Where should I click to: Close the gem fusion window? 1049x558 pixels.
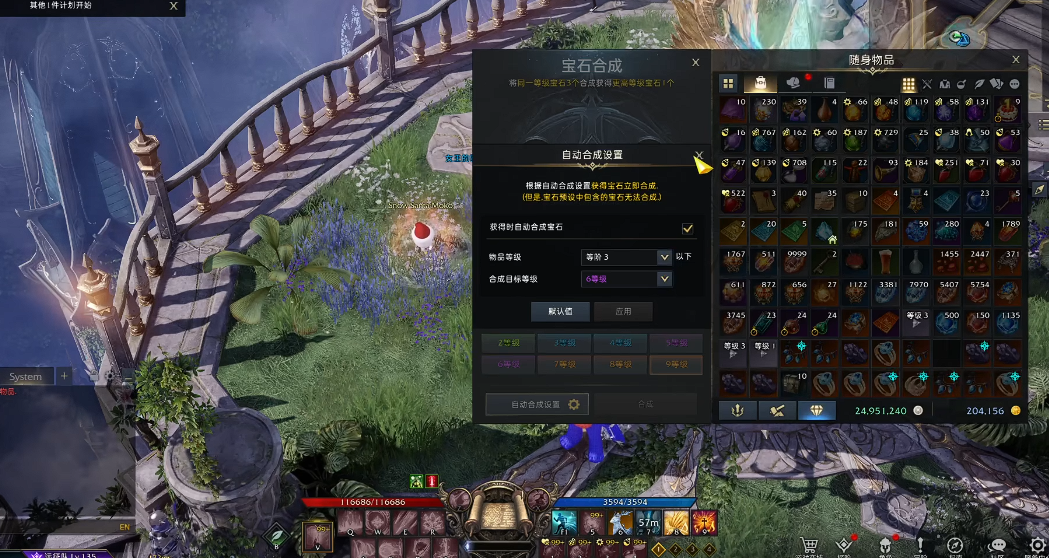696,62
